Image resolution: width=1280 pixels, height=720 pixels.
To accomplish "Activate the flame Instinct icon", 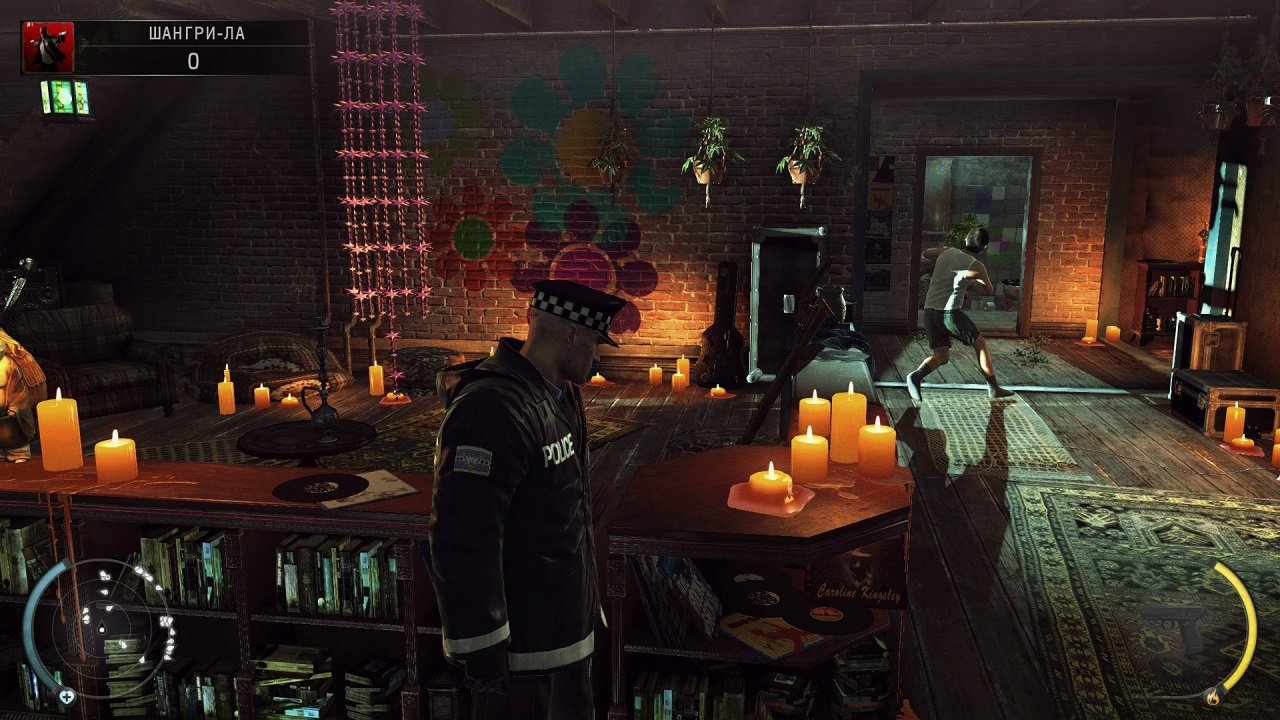I will 1213,695.
